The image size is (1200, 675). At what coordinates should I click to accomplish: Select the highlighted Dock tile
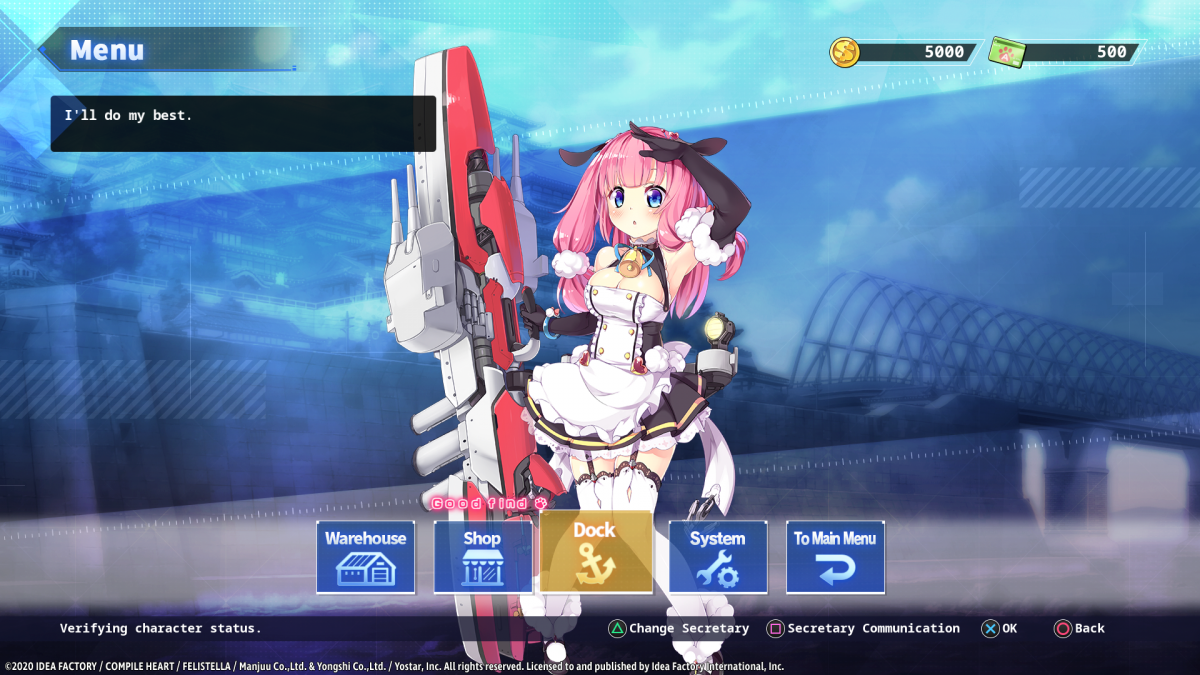click(596, 552)
